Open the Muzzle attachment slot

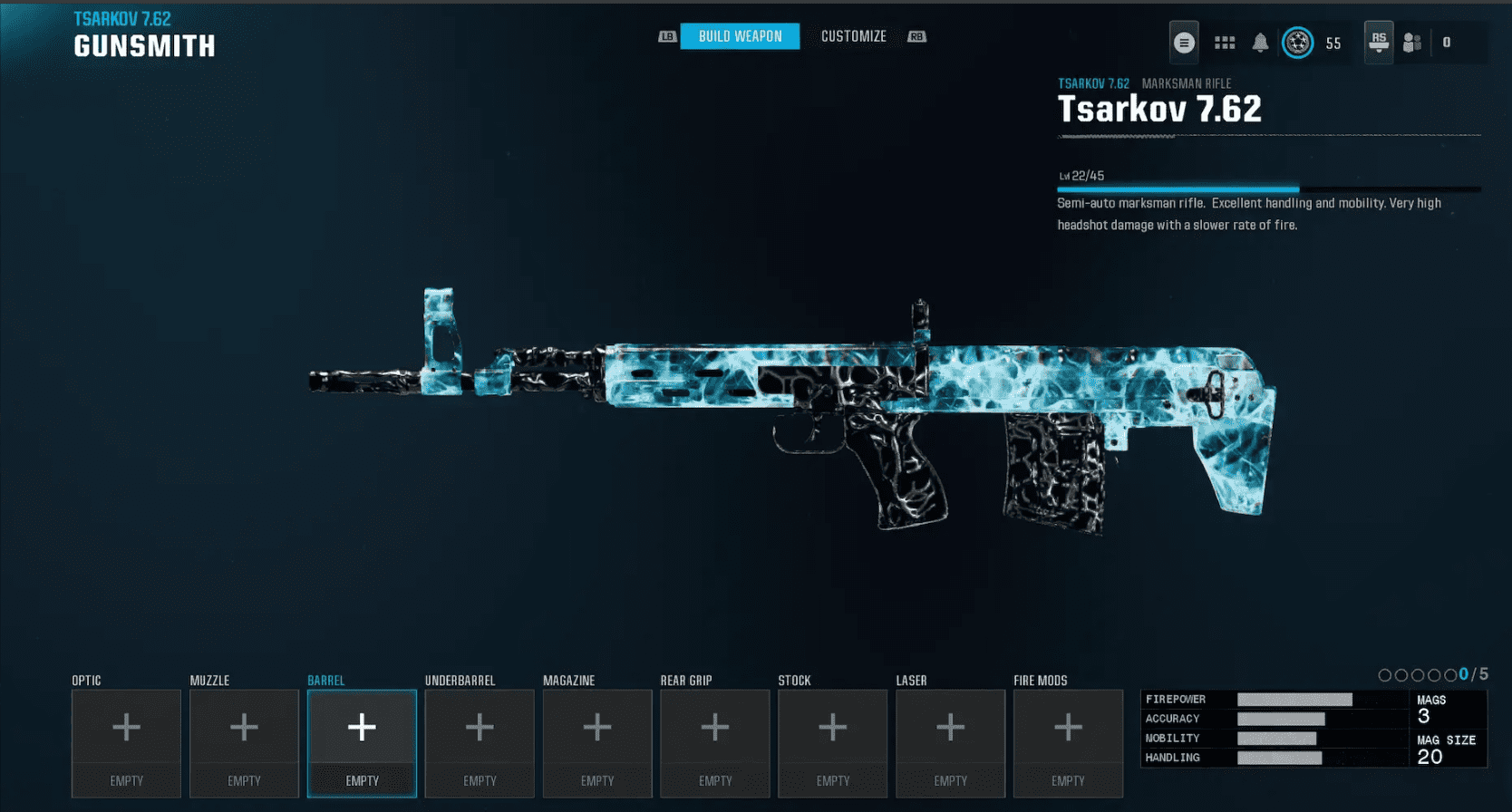244,726
